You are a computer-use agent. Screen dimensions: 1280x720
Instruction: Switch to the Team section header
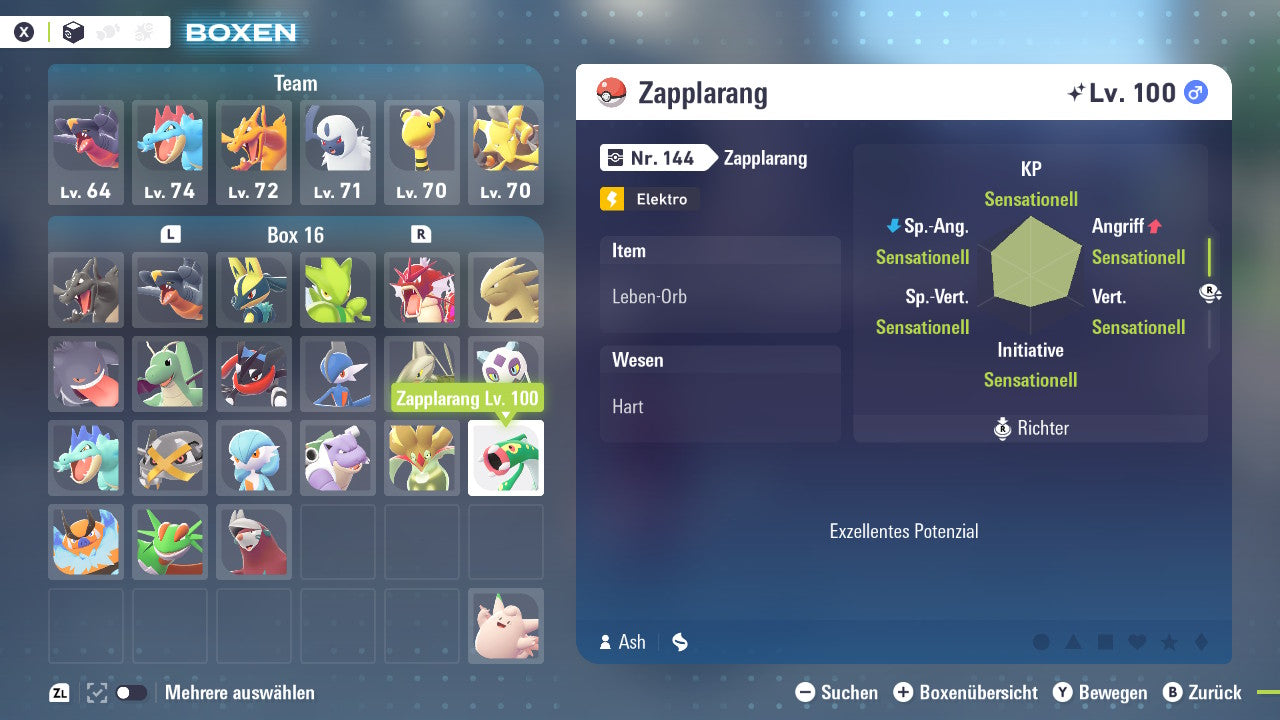(295, 83)
